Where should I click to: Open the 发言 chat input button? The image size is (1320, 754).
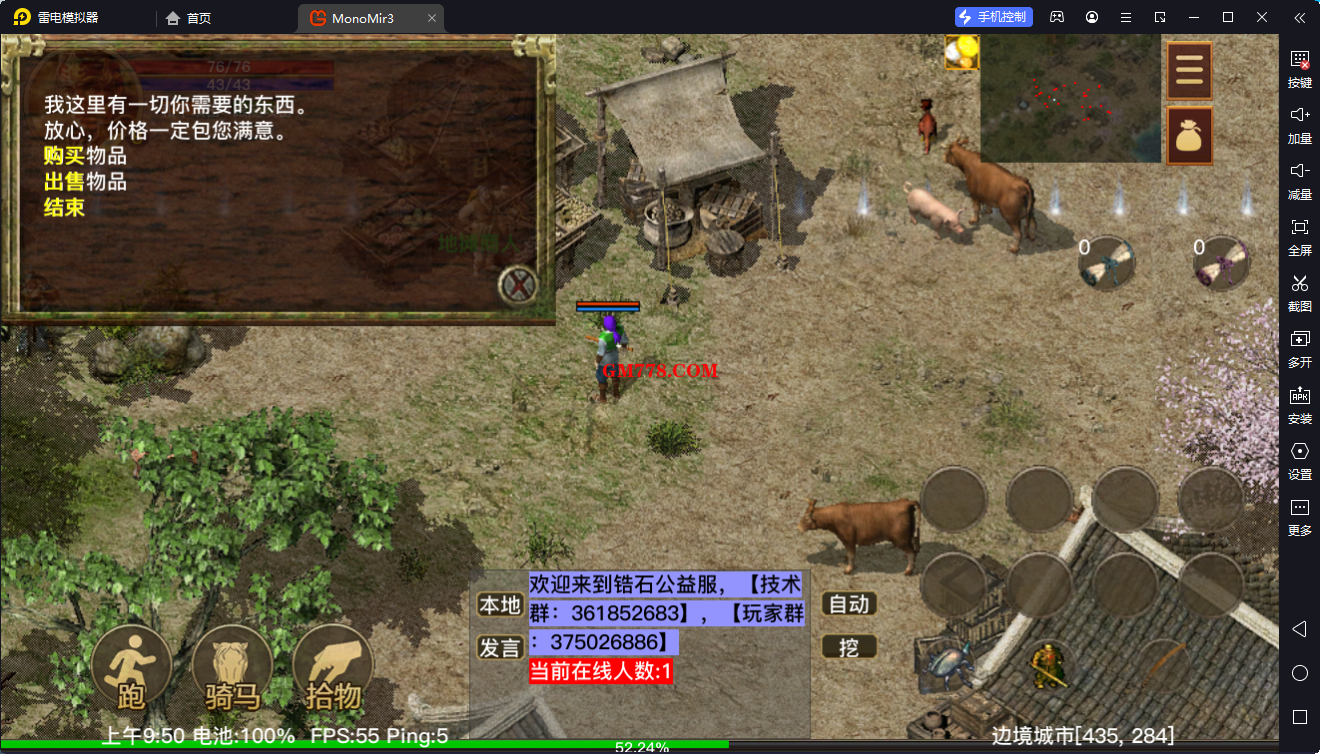[500, 647]
